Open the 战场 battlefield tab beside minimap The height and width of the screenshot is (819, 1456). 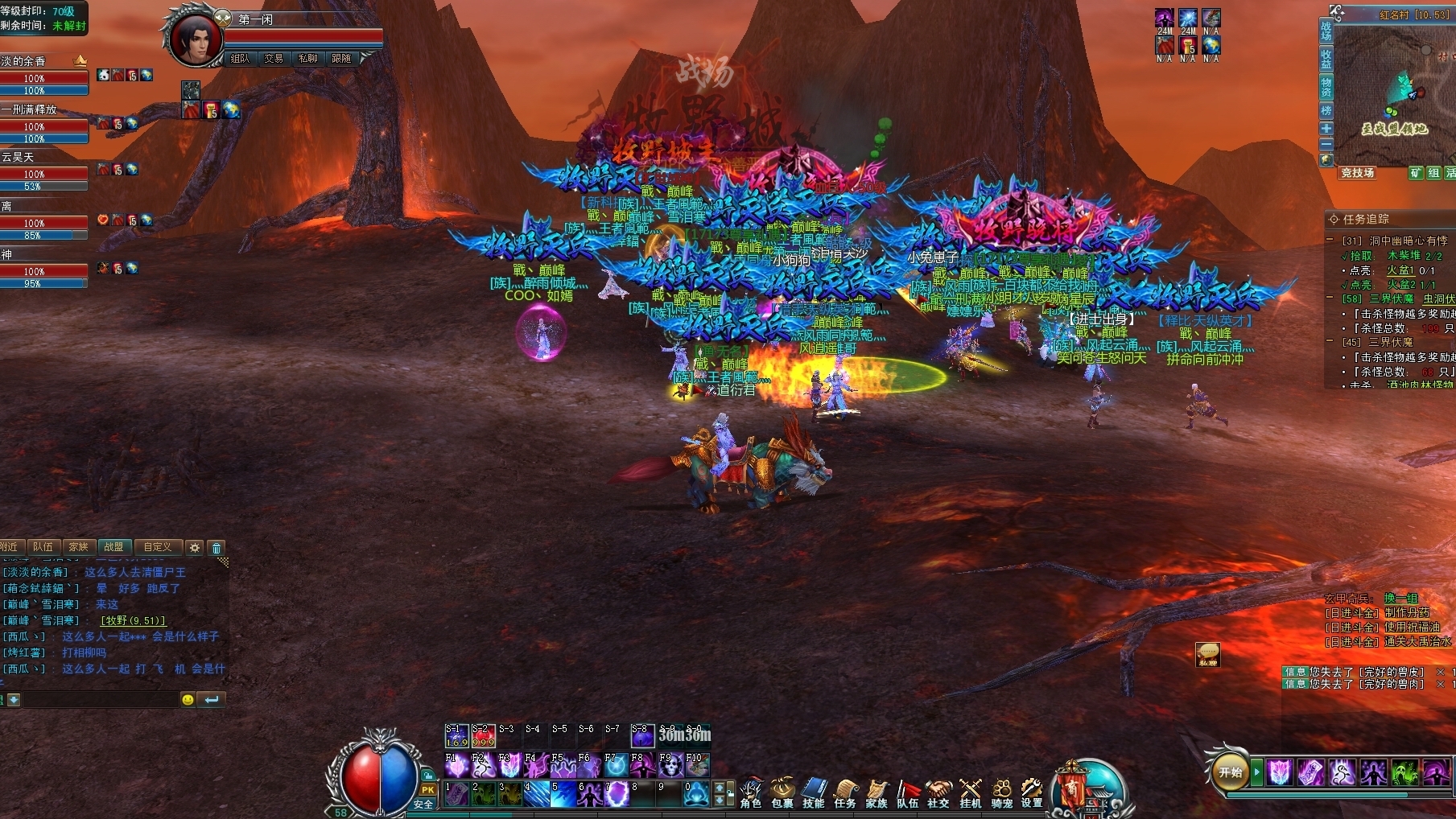point(1326,31)
